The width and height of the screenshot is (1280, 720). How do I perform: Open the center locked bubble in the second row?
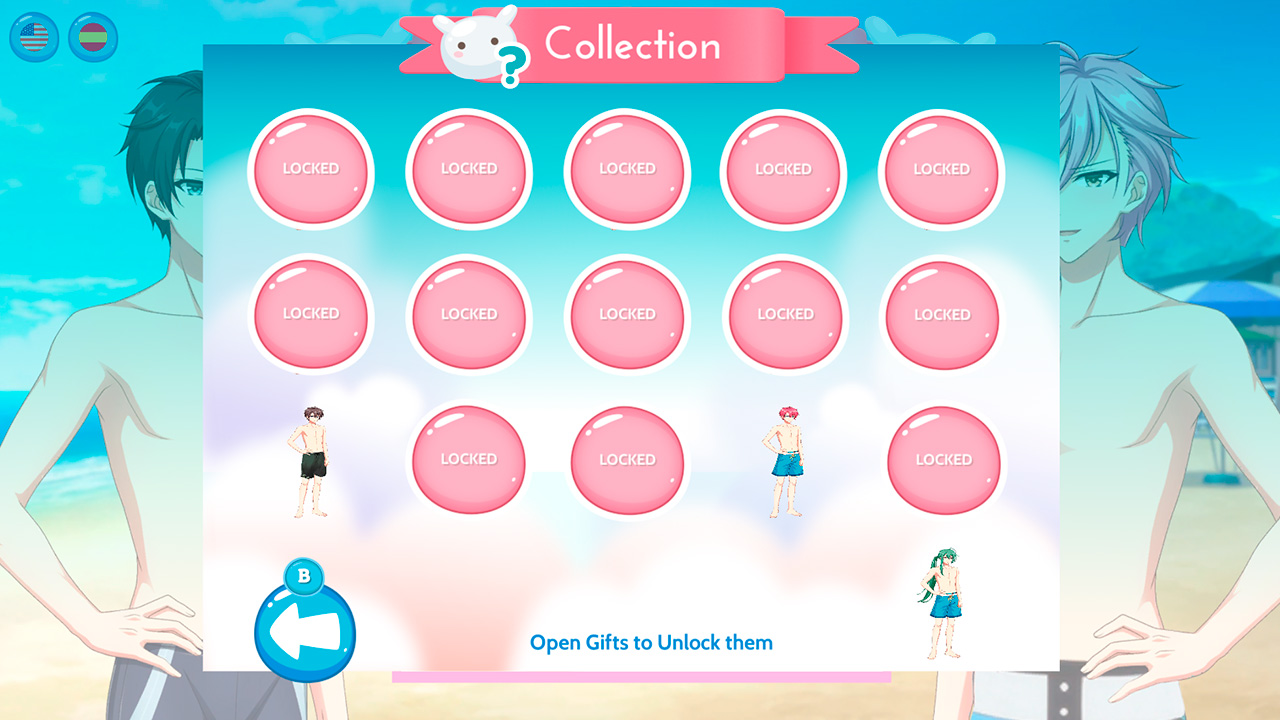627,315
